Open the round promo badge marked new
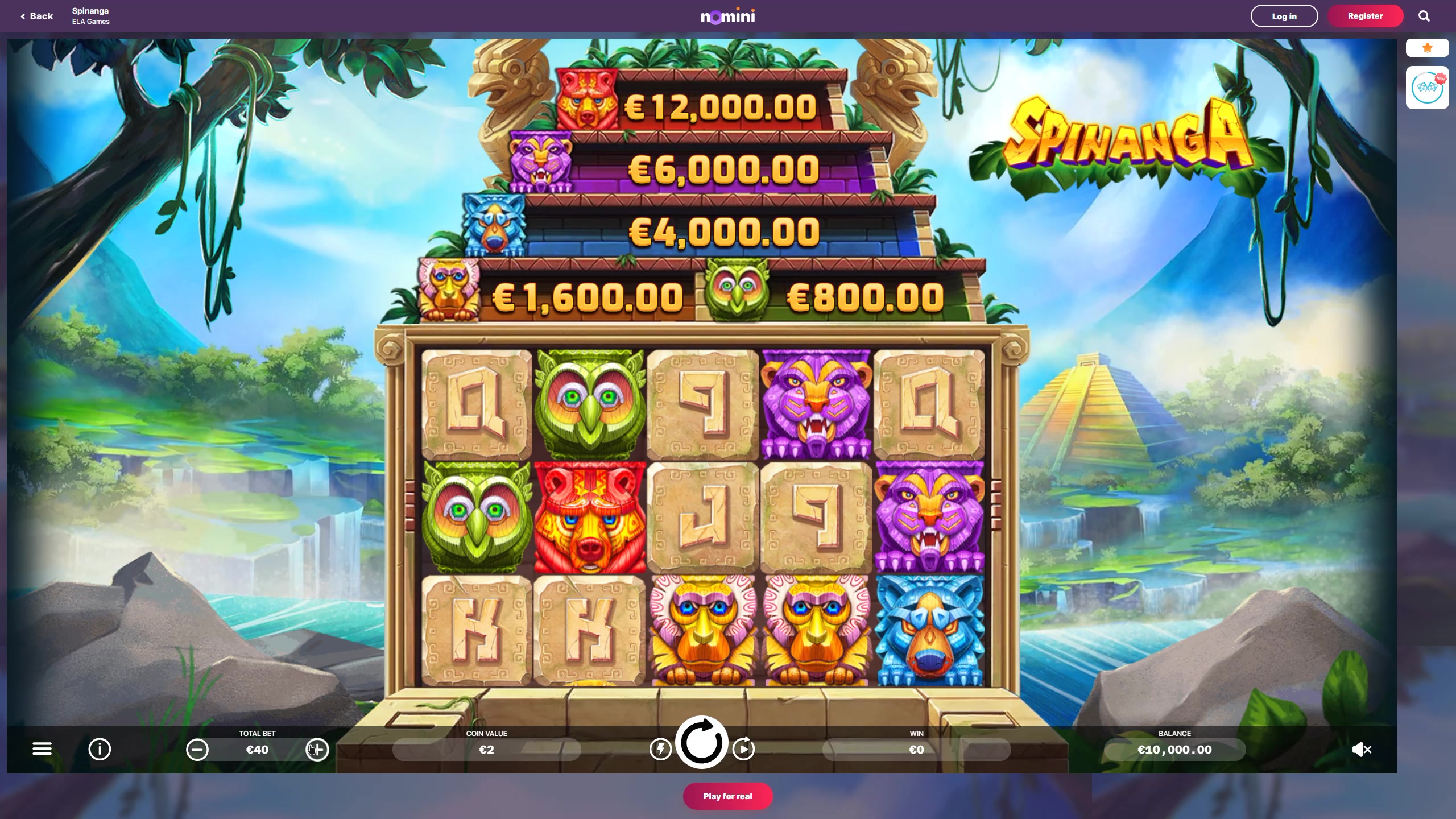 coord(1427,88)
